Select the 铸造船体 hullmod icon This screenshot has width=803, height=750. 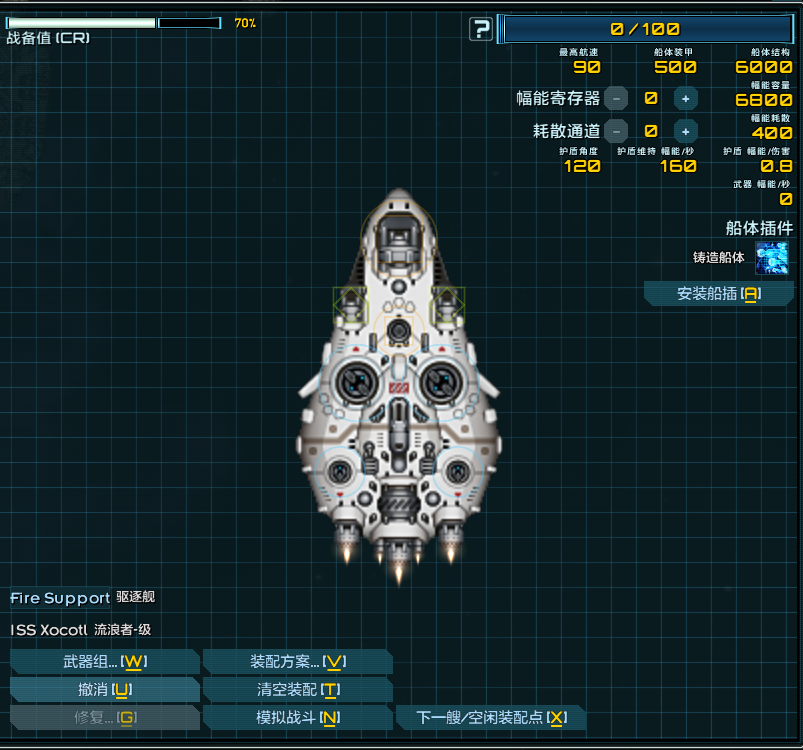pyautogui.click(x=771, y=258)
